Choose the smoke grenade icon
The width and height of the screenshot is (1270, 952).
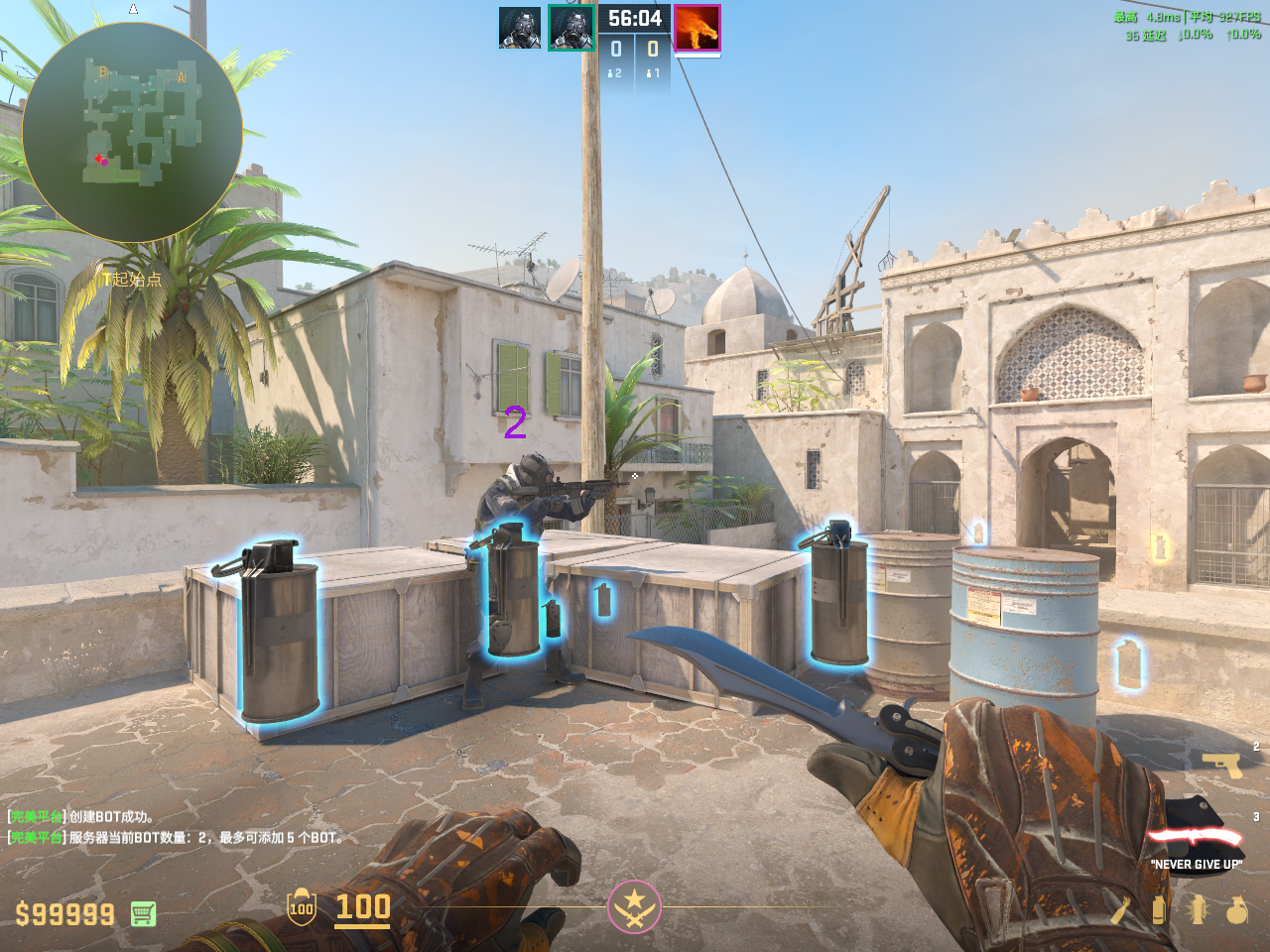(1158, 909)
